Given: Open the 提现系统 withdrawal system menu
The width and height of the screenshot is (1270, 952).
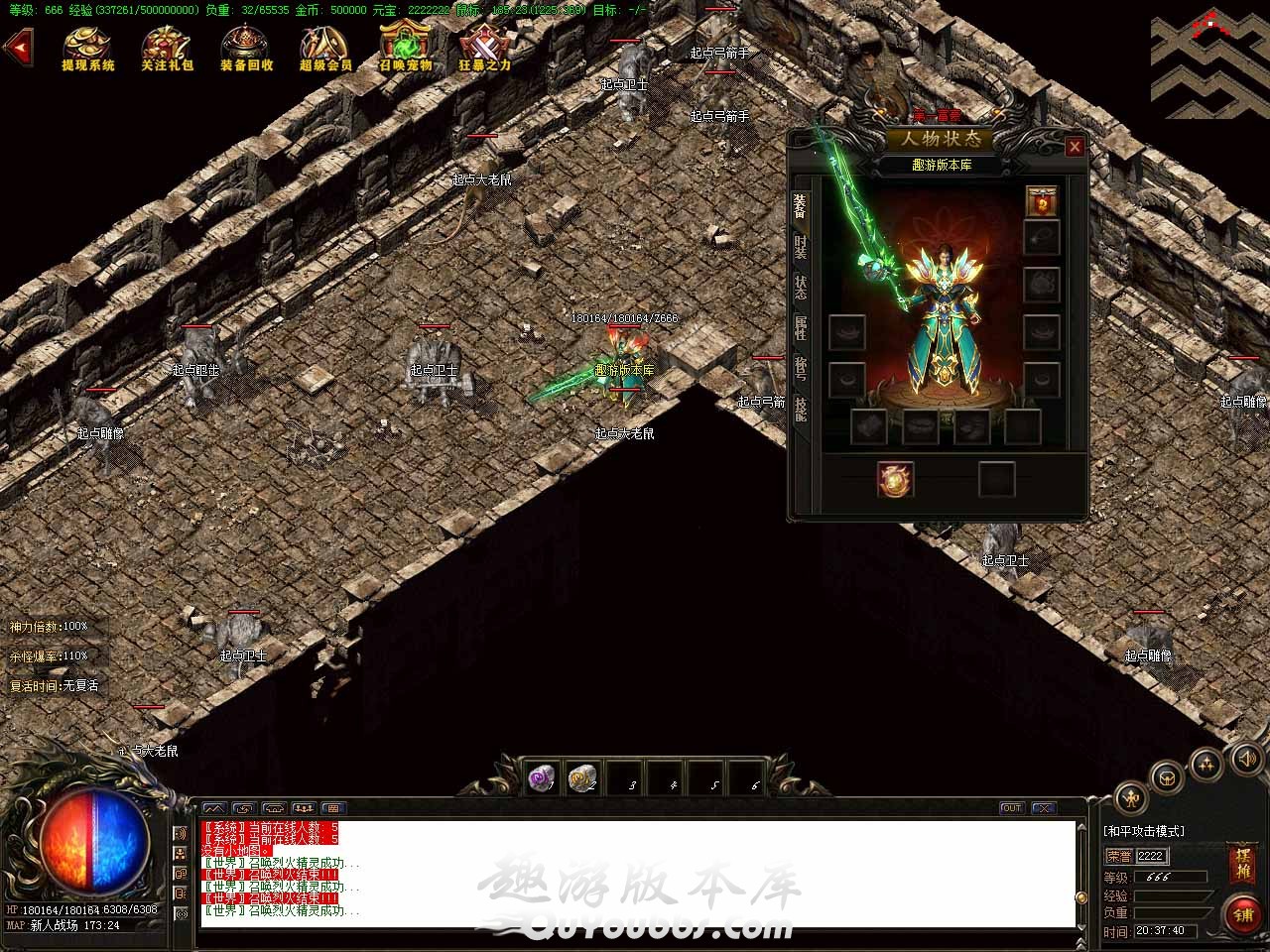Looking at the screenshot, I should point(88,48).
